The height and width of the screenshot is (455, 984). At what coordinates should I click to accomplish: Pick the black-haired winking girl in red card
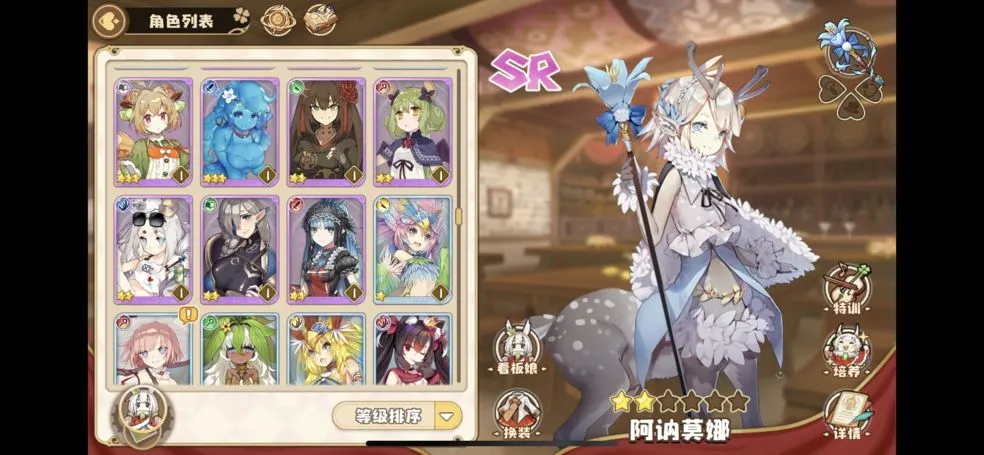coord(412,350)
